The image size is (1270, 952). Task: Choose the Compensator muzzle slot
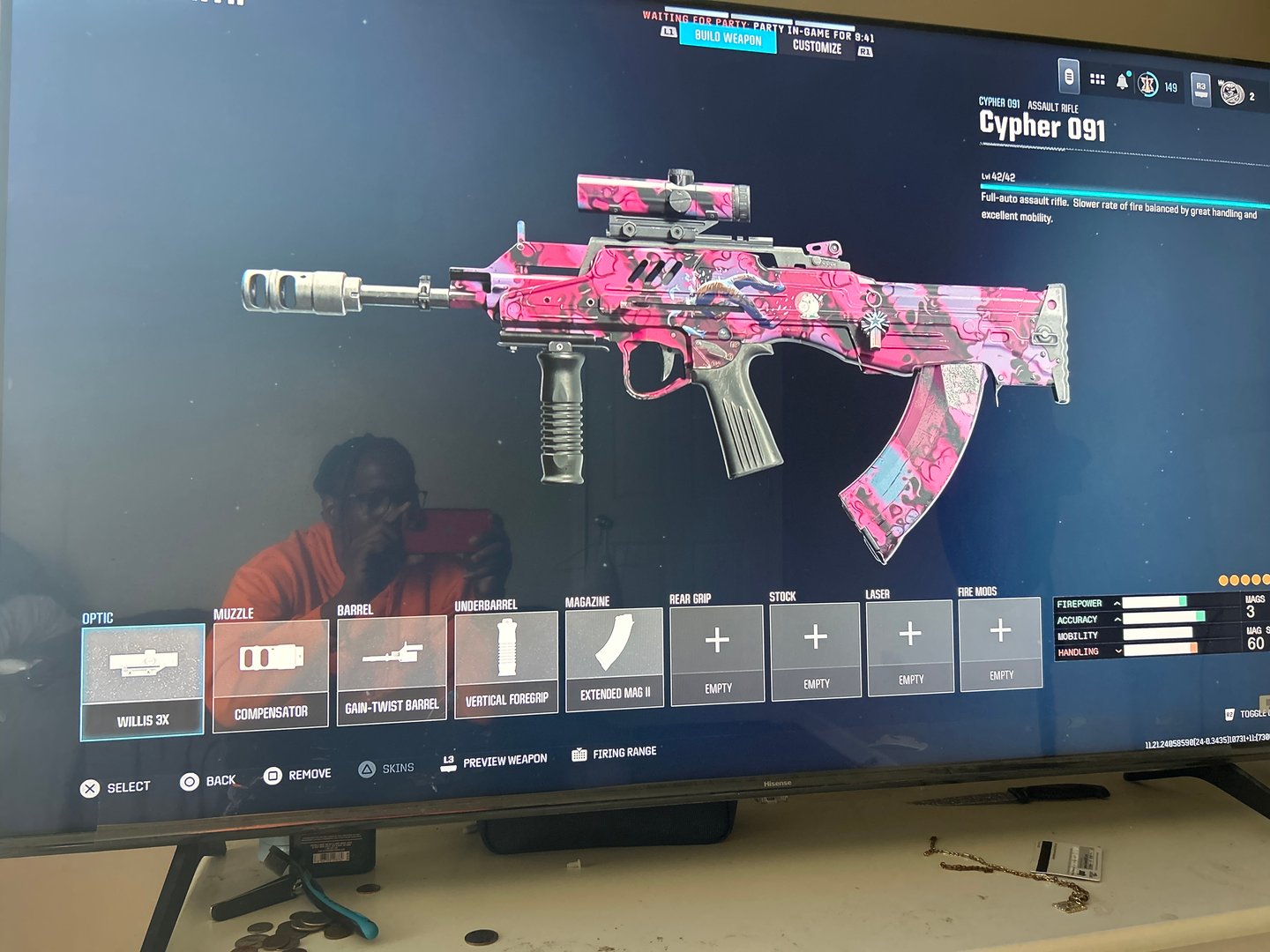click(271, 672)
